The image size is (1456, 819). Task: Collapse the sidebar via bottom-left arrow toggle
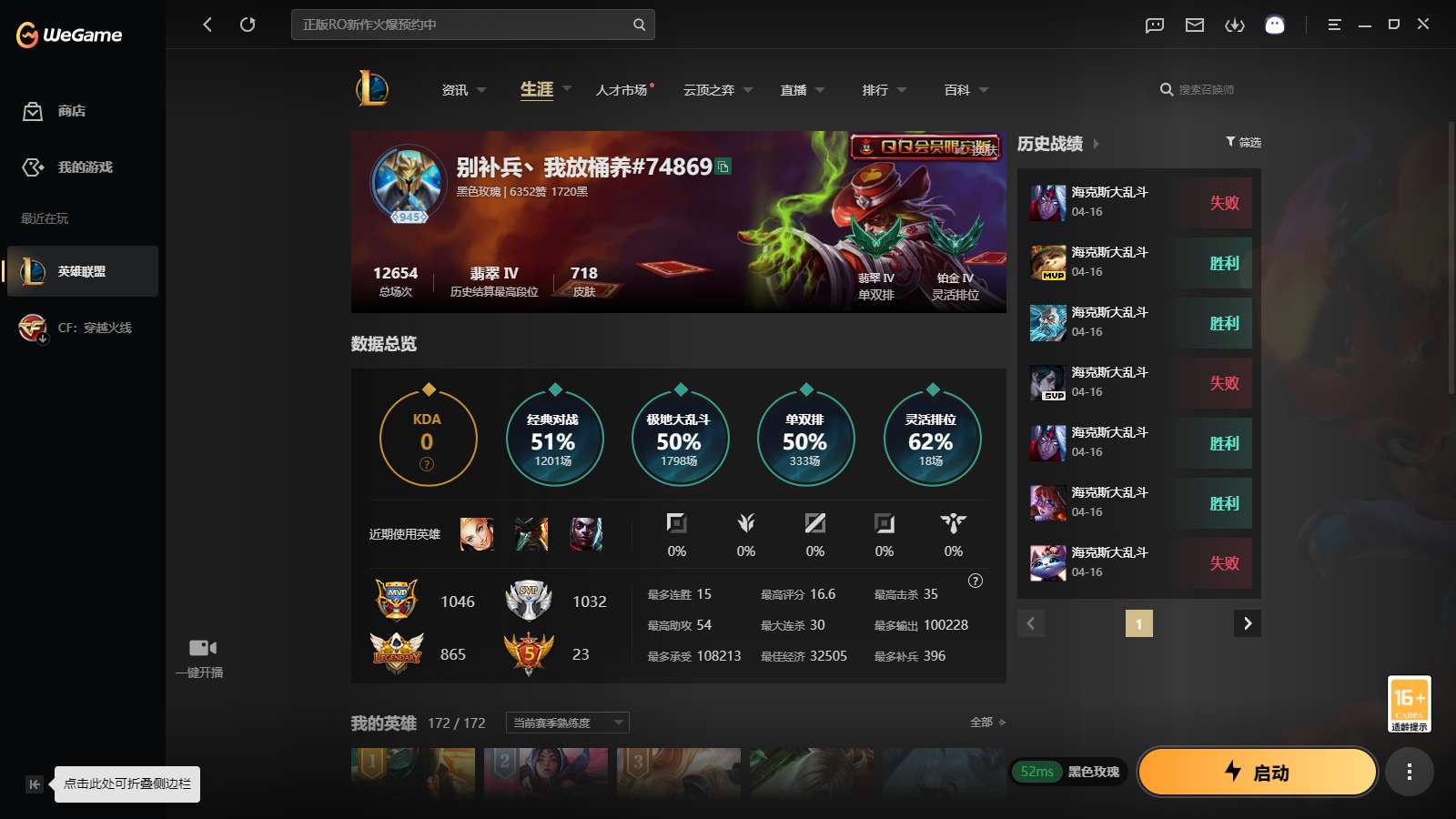point(35,784)
